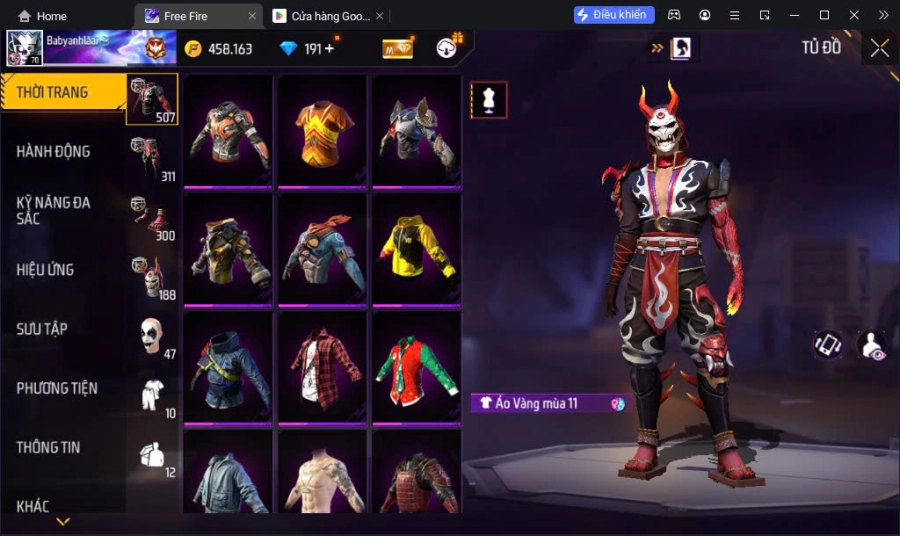Expand the category list down arrow
The height and width of the screenshot is (536, 900).
(x=63, y=521)
